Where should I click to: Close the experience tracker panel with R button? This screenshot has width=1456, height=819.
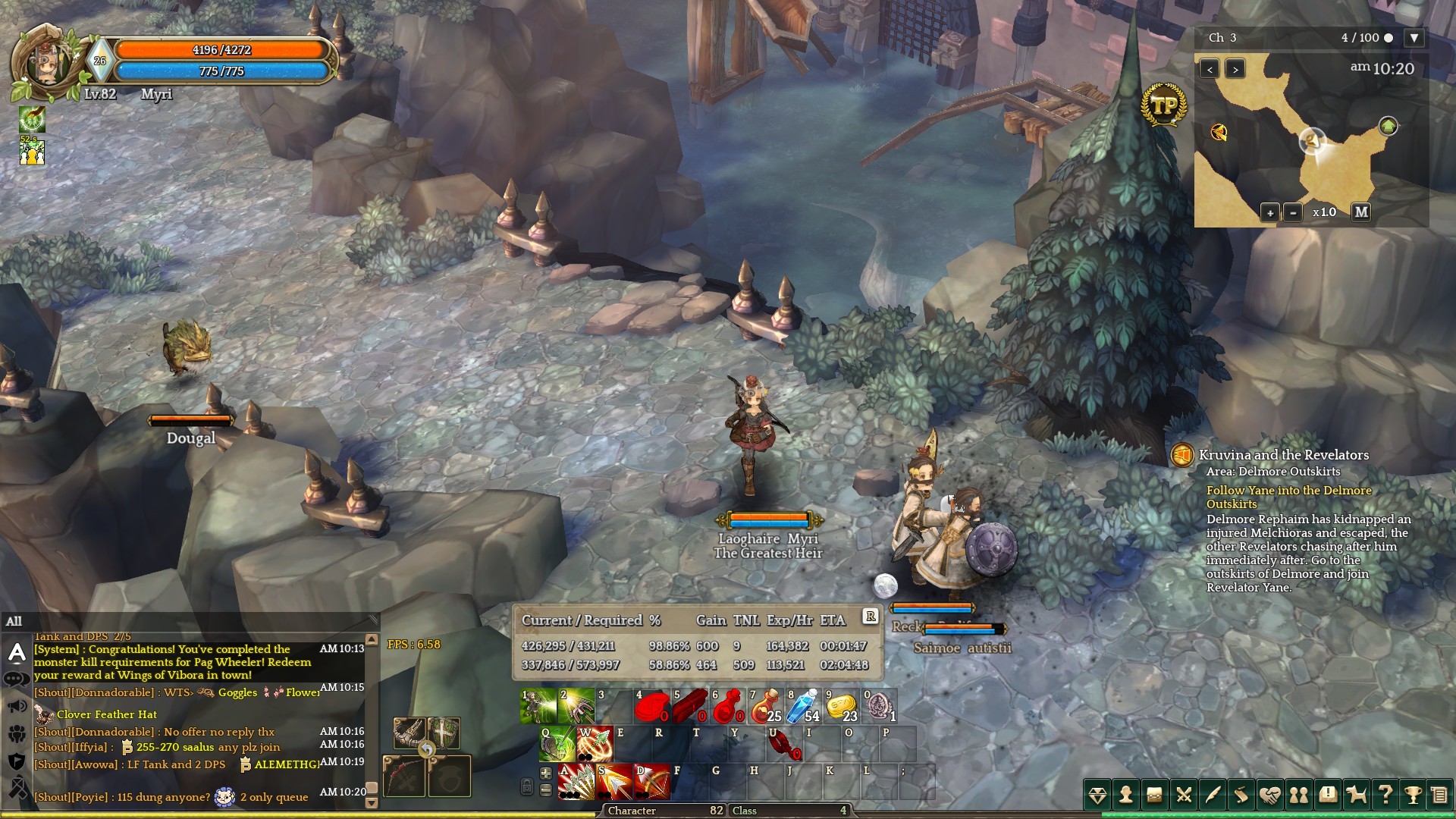(871, 617)
